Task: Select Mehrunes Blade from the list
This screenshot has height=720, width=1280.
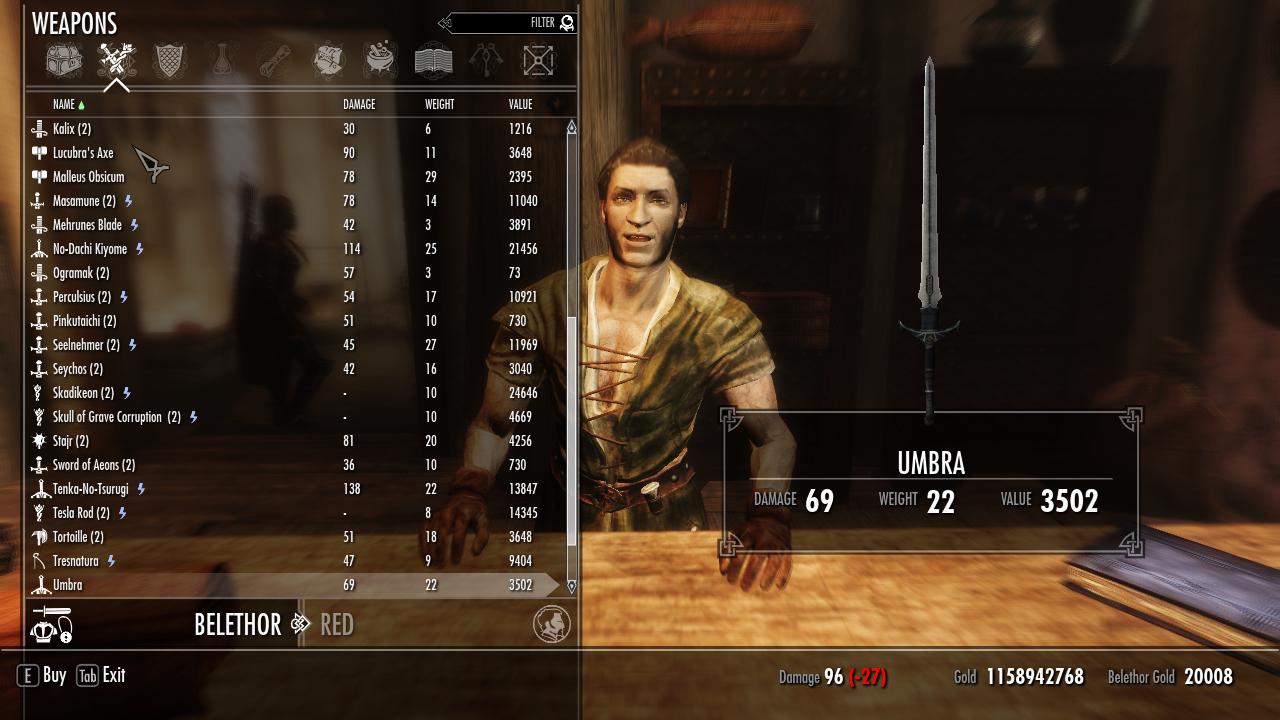Action: coord(87,225)
